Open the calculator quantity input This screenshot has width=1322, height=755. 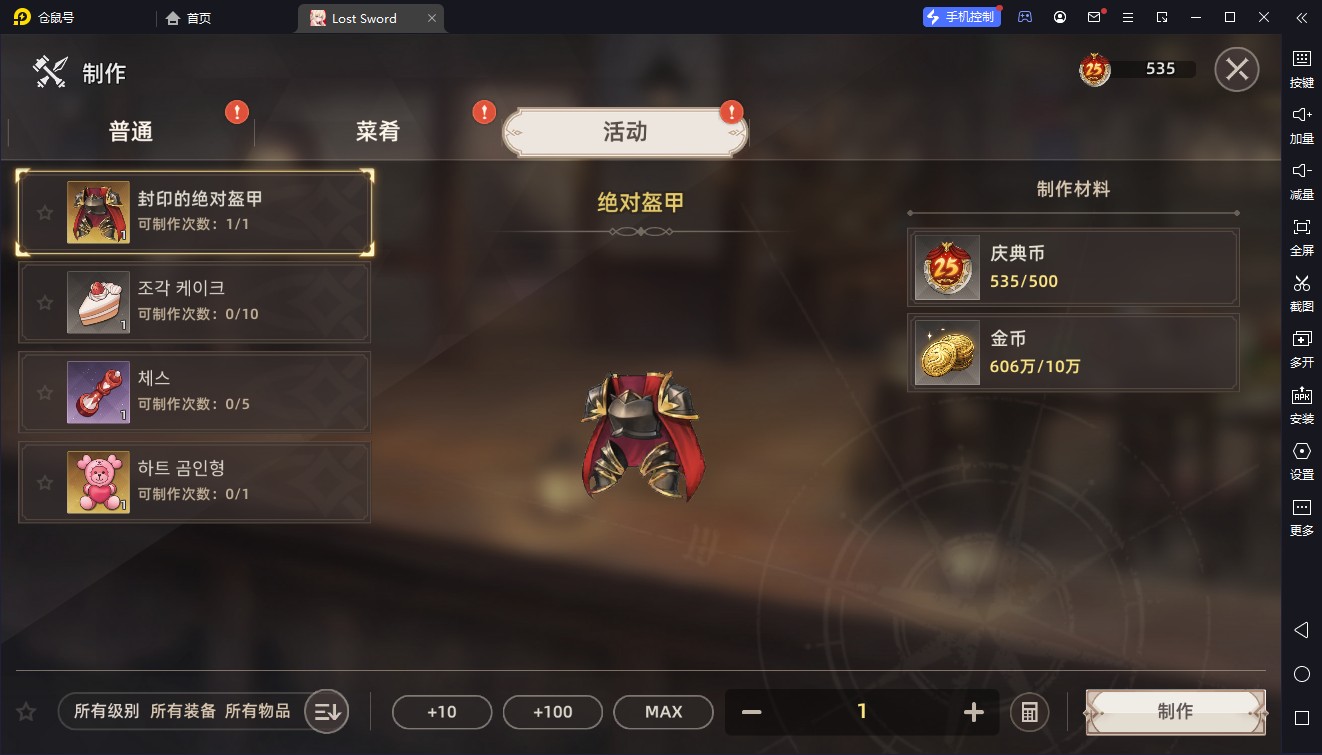1029,712
